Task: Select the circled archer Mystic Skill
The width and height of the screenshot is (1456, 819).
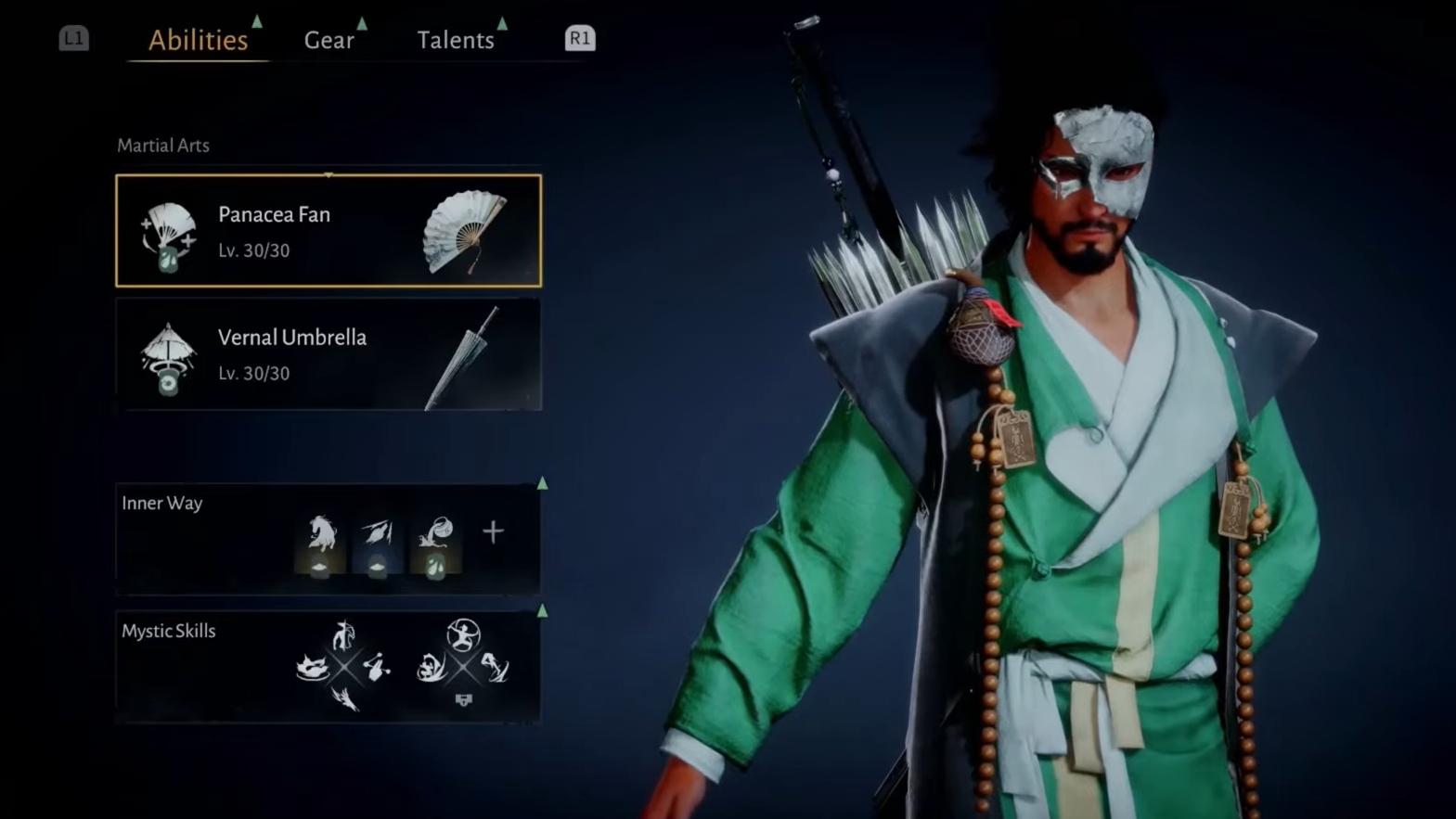Action: coord(463,635)
